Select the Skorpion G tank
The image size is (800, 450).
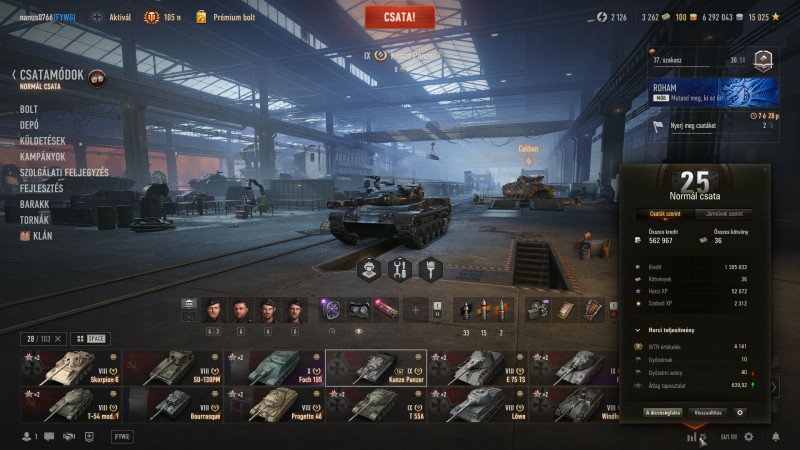(x=70, y=367)
